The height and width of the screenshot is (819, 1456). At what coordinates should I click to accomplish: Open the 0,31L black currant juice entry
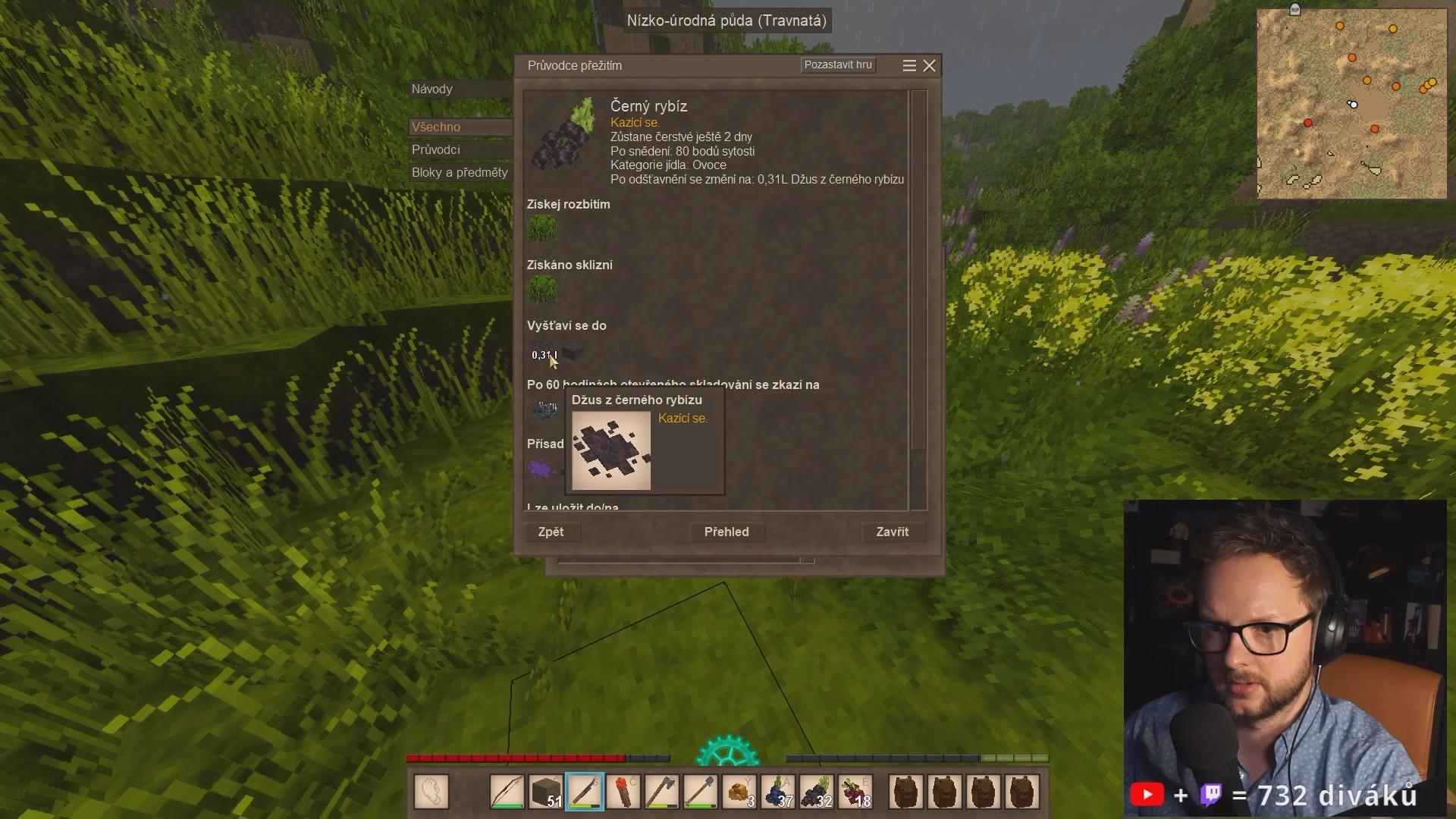click(544, 353)
